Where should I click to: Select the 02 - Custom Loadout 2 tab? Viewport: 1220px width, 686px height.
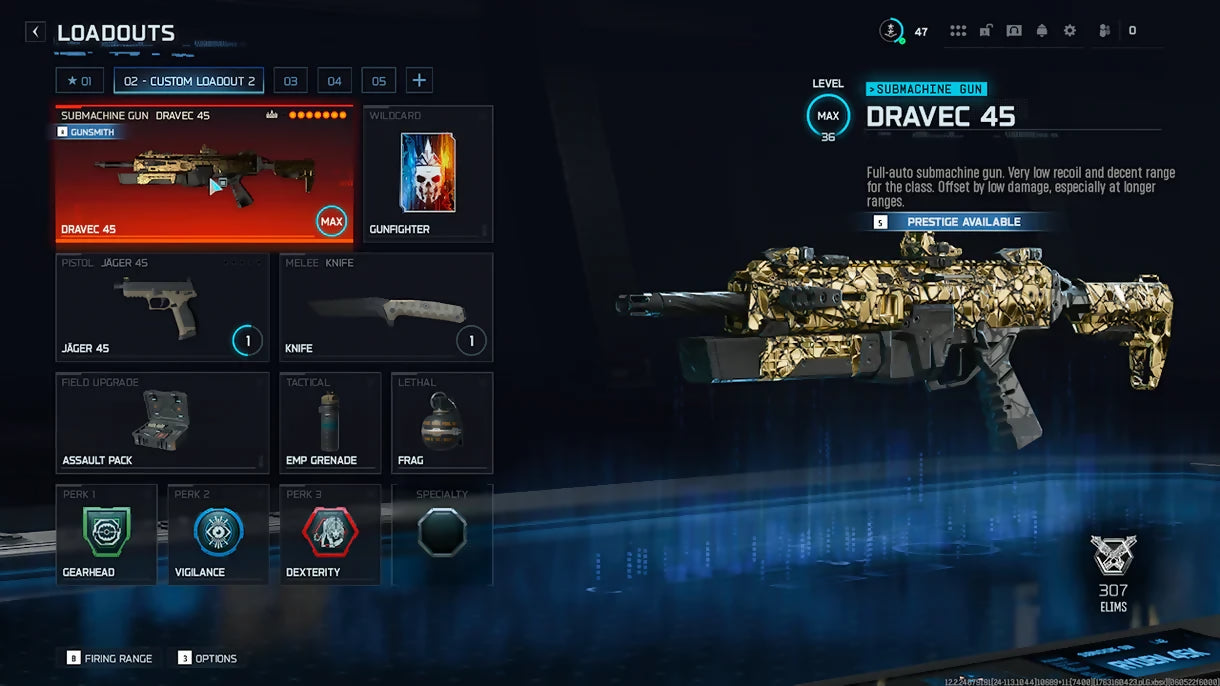(189, 81)
